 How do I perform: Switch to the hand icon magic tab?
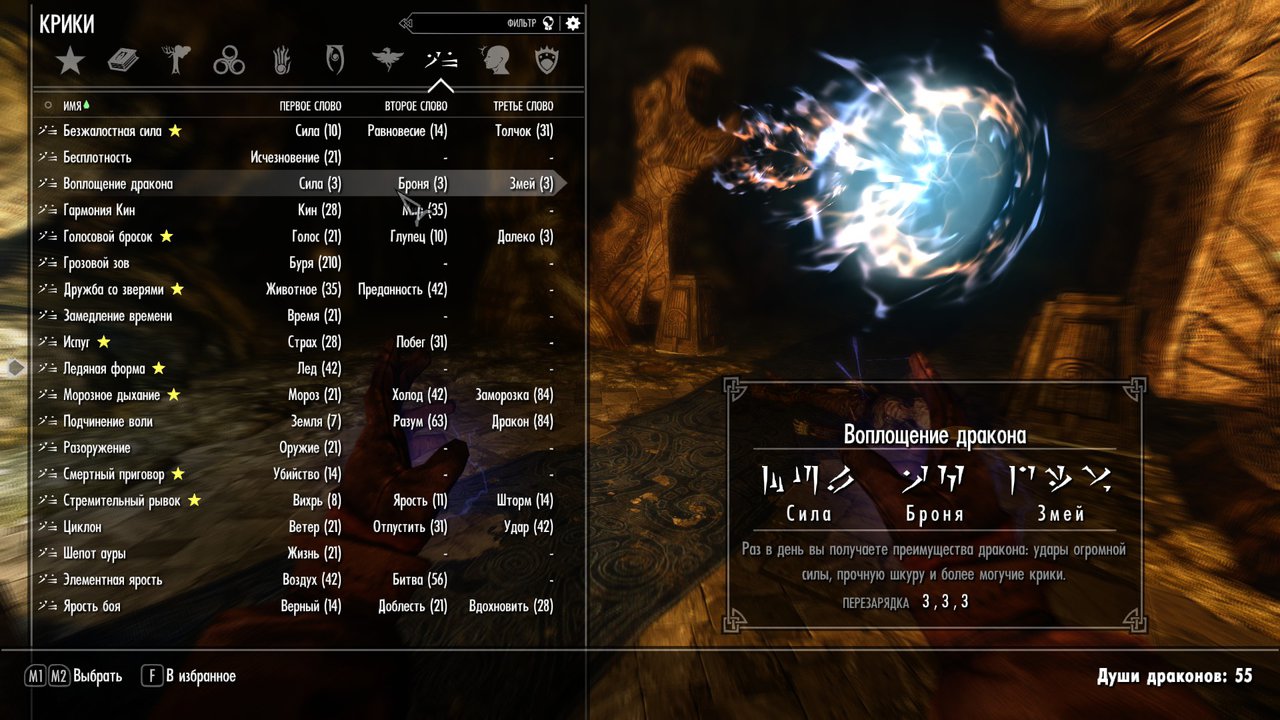[x=282, y=62]
